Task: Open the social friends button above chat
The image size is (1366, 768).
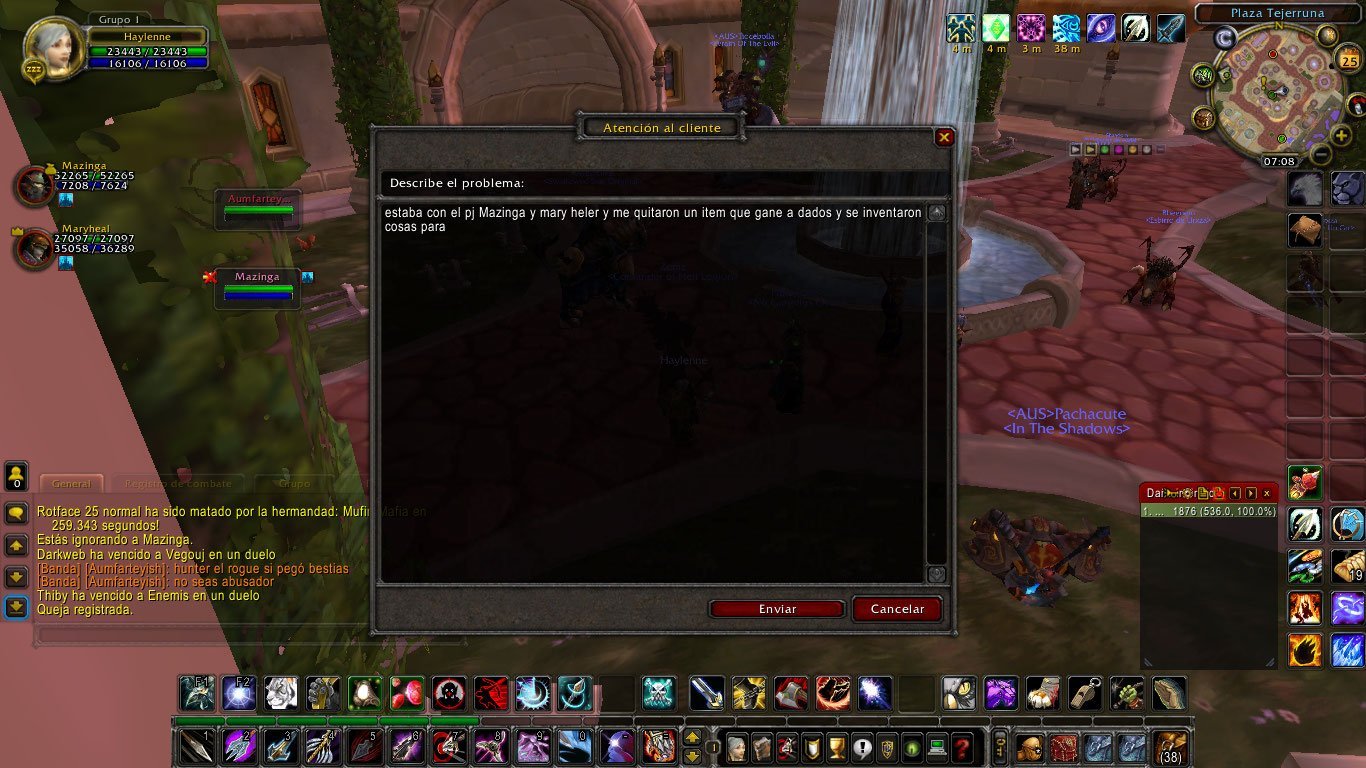Action: (x=16, y=476)
